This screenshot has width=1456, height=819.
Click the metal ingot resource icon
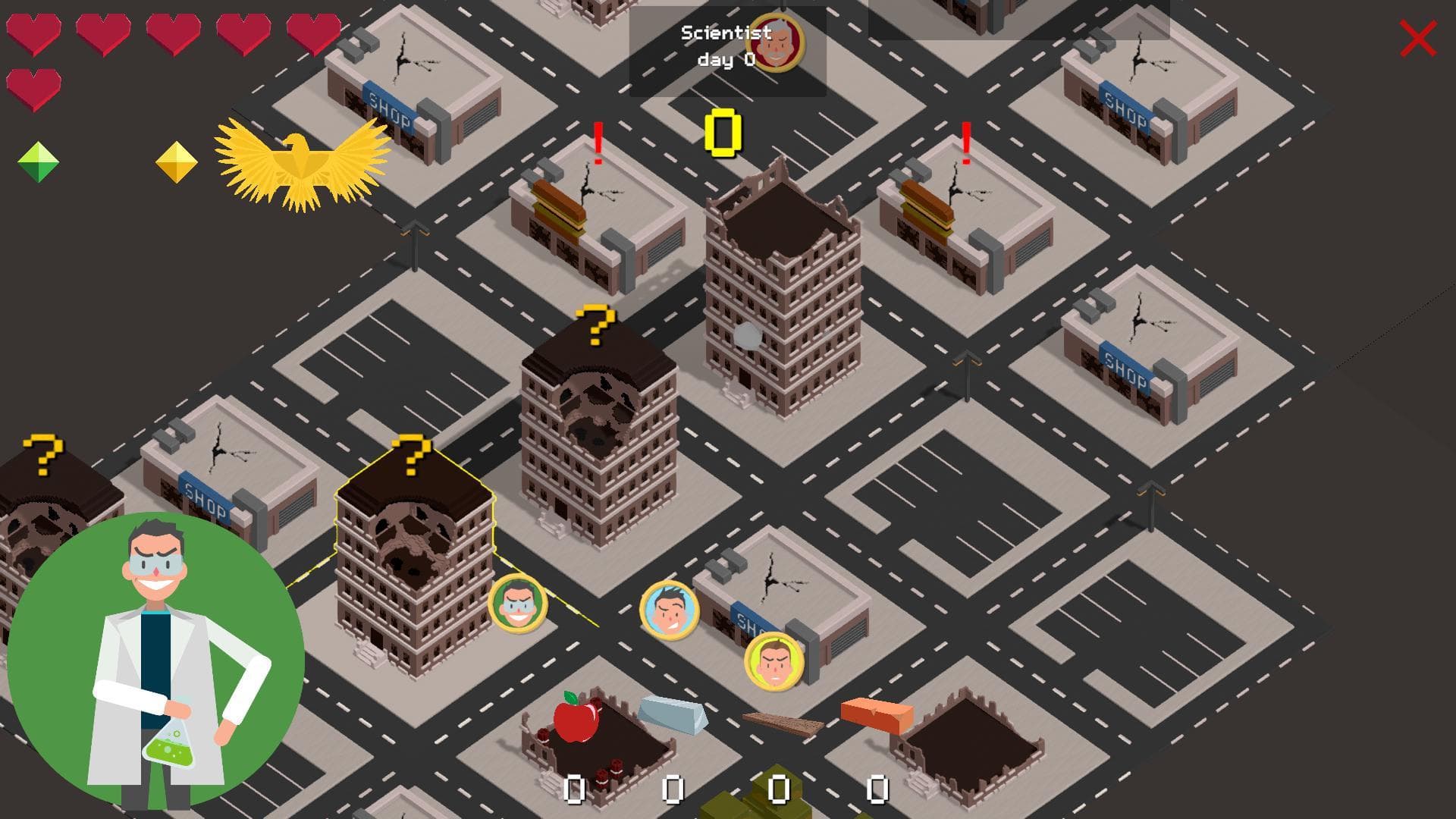click(x=672, y=714)
